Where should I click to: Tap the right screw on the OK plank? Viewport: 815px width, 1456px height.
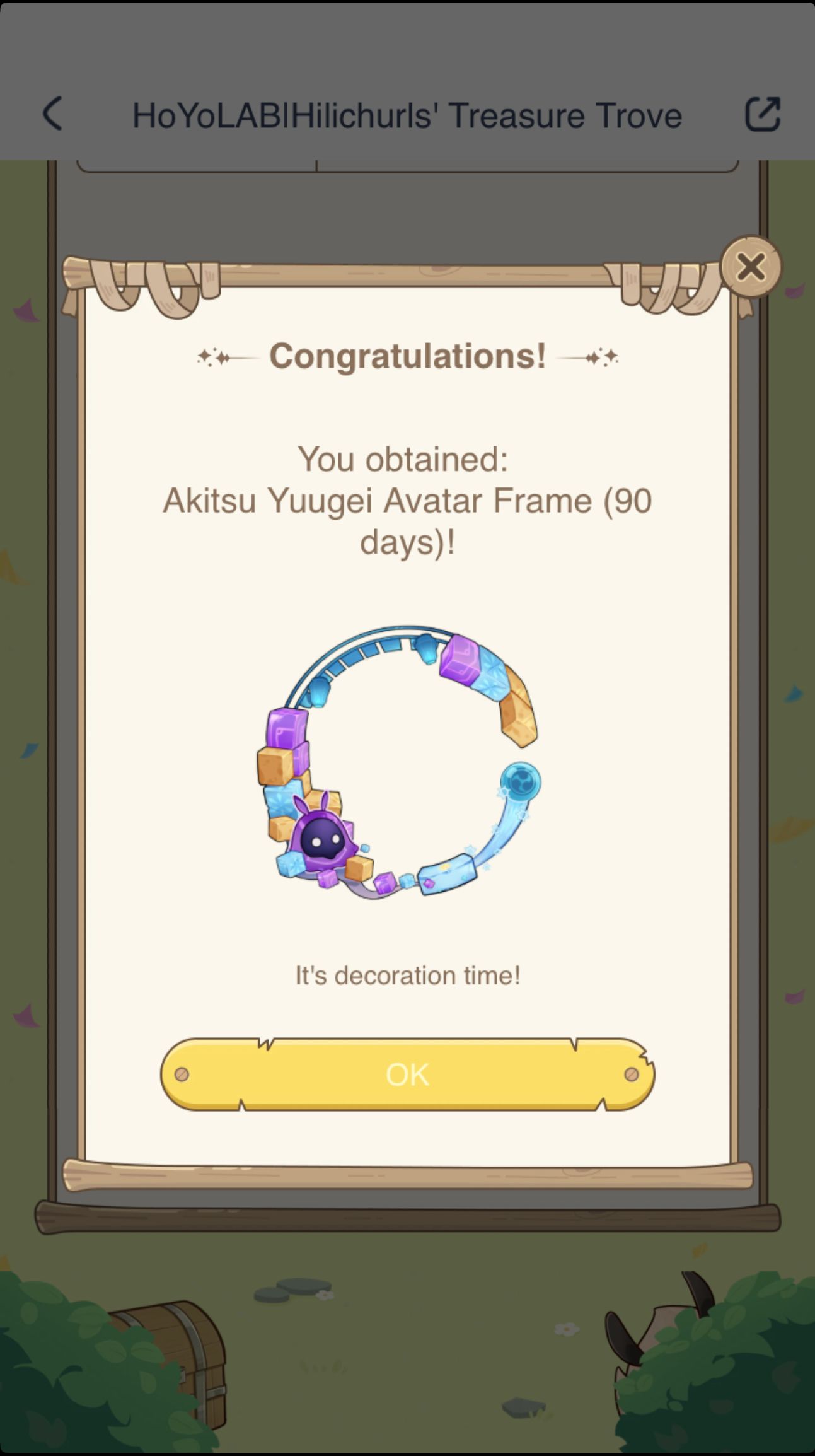632,1075
